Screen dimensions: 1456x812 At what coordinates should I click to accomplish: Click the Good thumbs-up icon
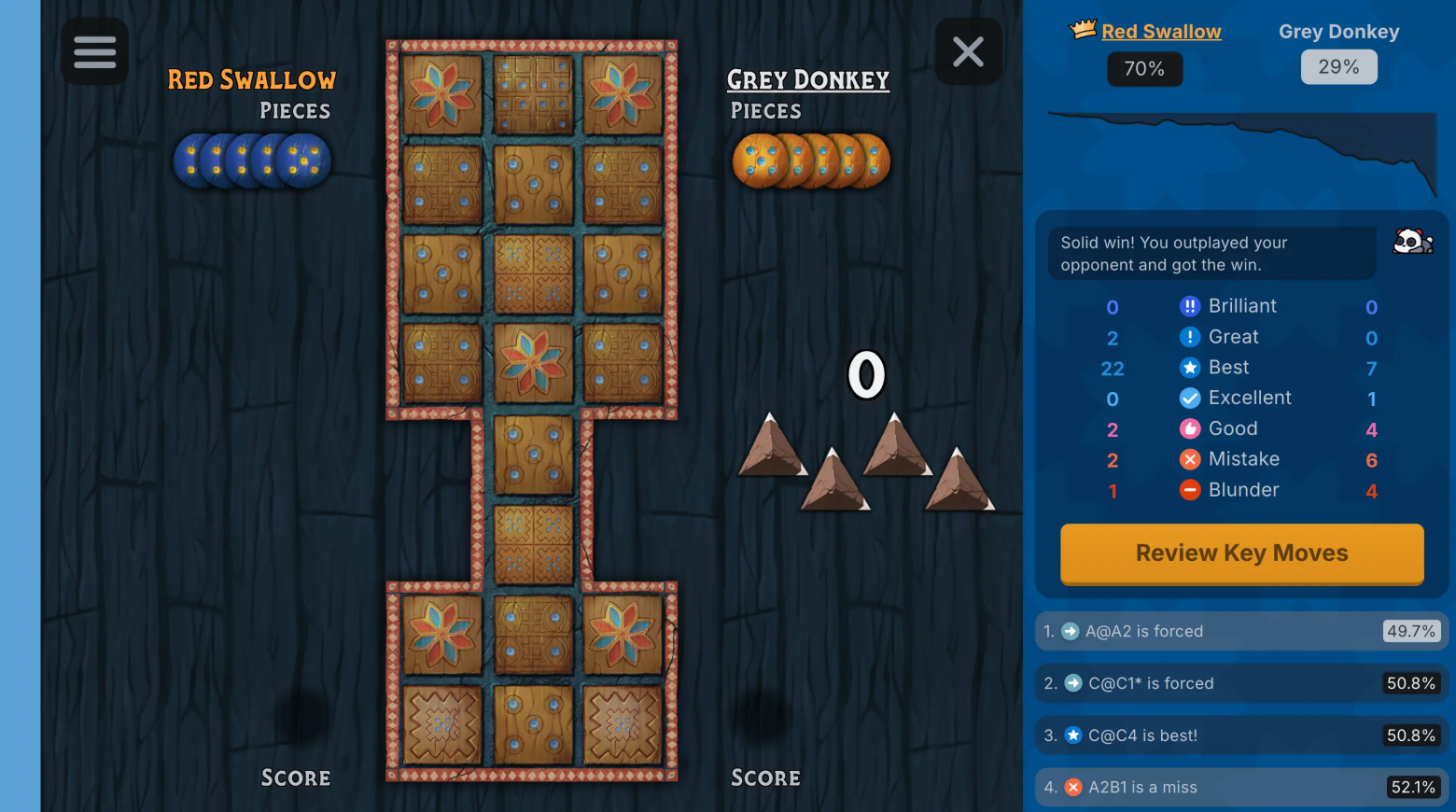pyautogui.click(x=1189, y=428)
